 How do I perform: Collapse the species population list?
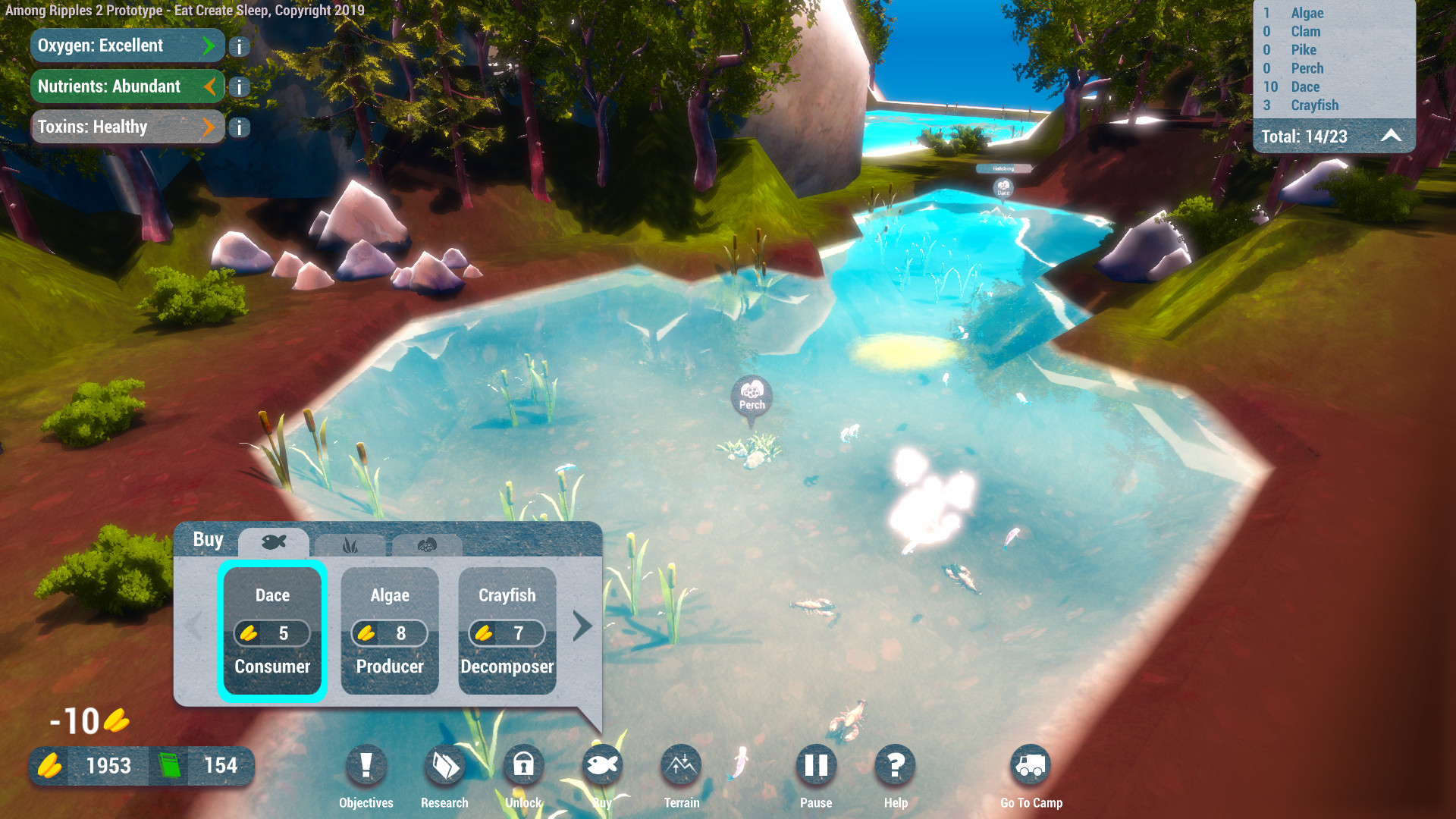coord(1391,136)
